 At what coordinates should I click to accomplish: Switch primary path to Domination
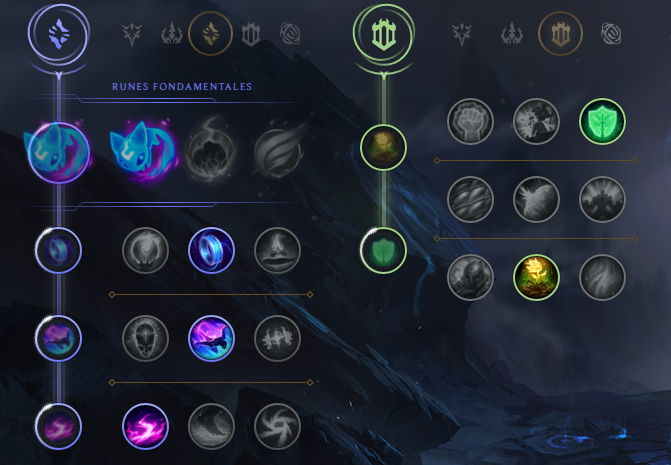[171, 35]
